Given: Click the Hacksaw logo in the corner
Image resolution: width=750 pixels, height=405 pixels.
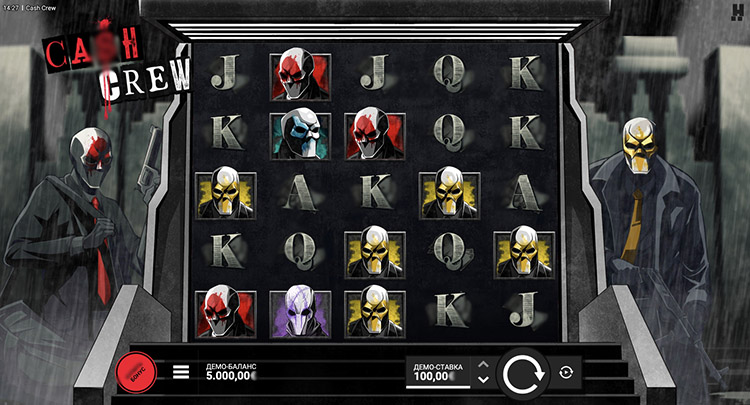Looking at the screenshot, I should (739, 9).
